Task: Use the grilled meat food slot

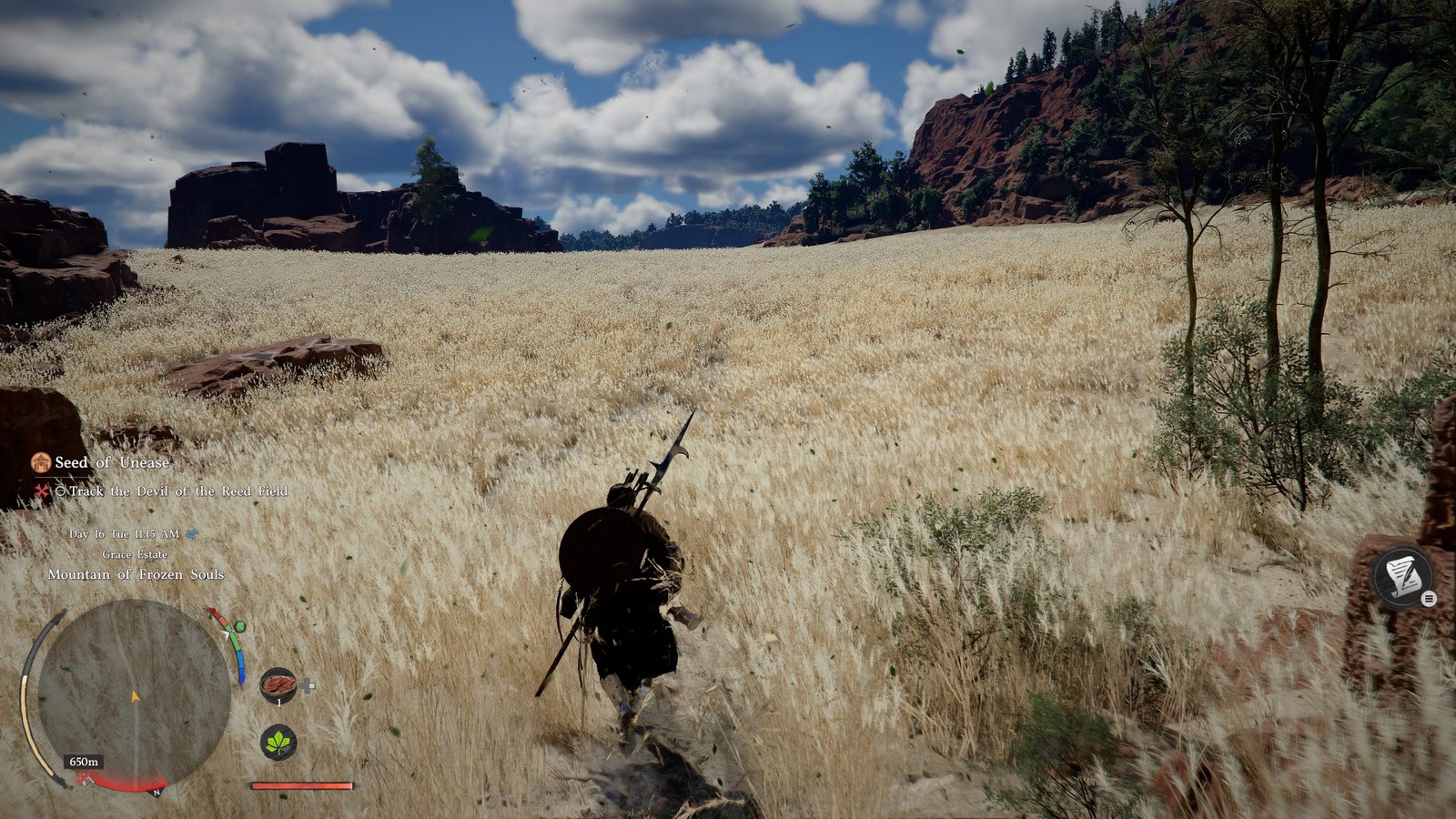Action: [x=278, y=684]
